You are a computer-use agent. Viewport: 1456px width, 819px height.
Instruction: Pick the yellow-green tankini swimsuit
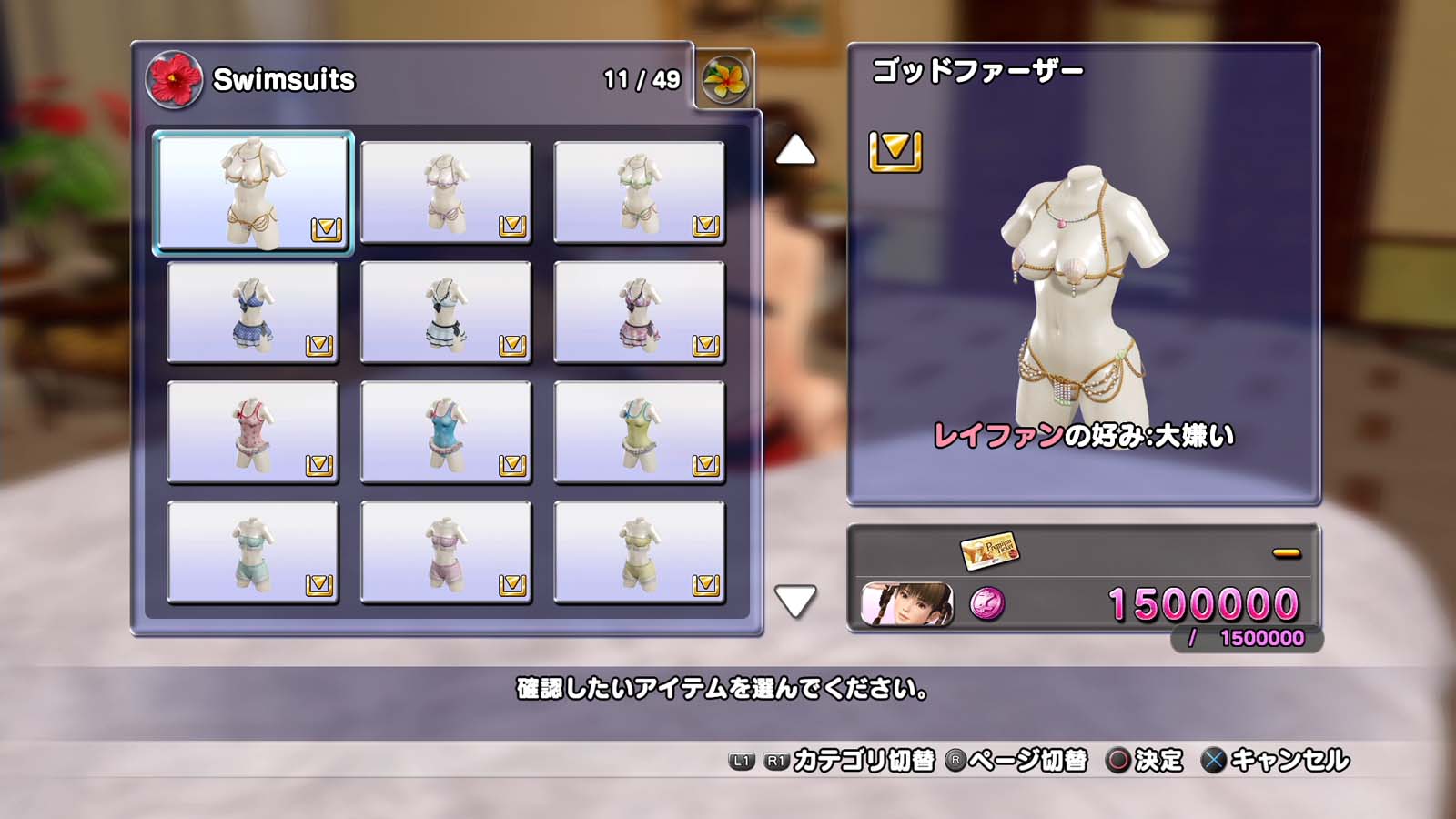pyautogui.click(x=639, y=432)
